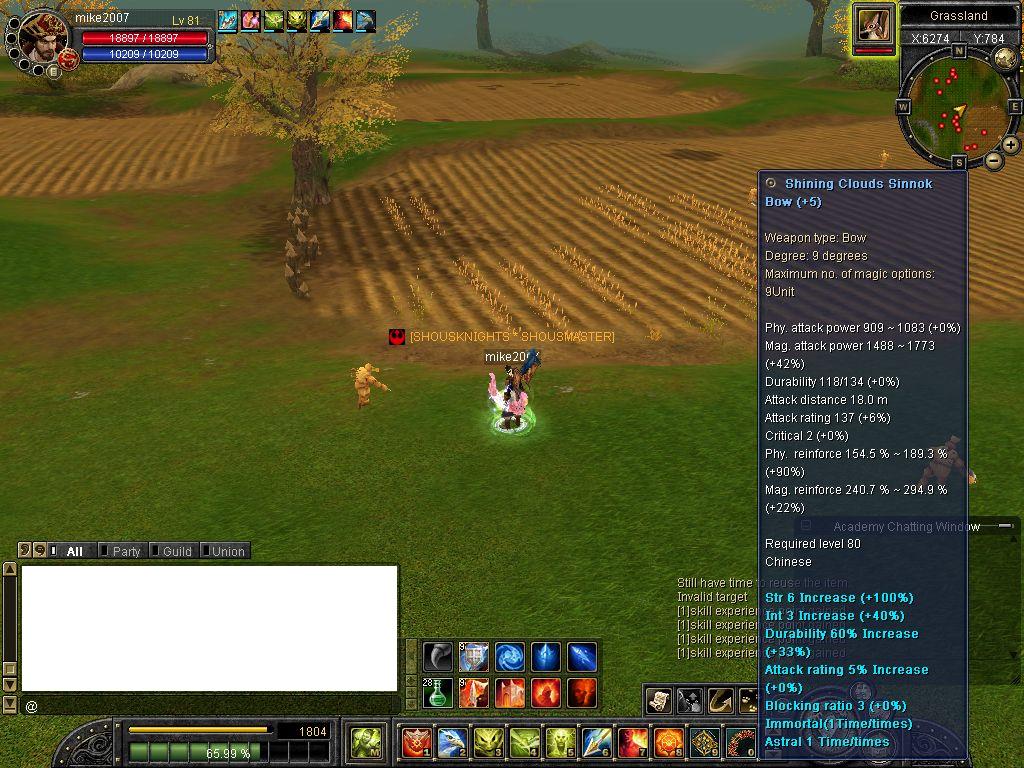Select the horn item quickslot

tap(438, 657)
